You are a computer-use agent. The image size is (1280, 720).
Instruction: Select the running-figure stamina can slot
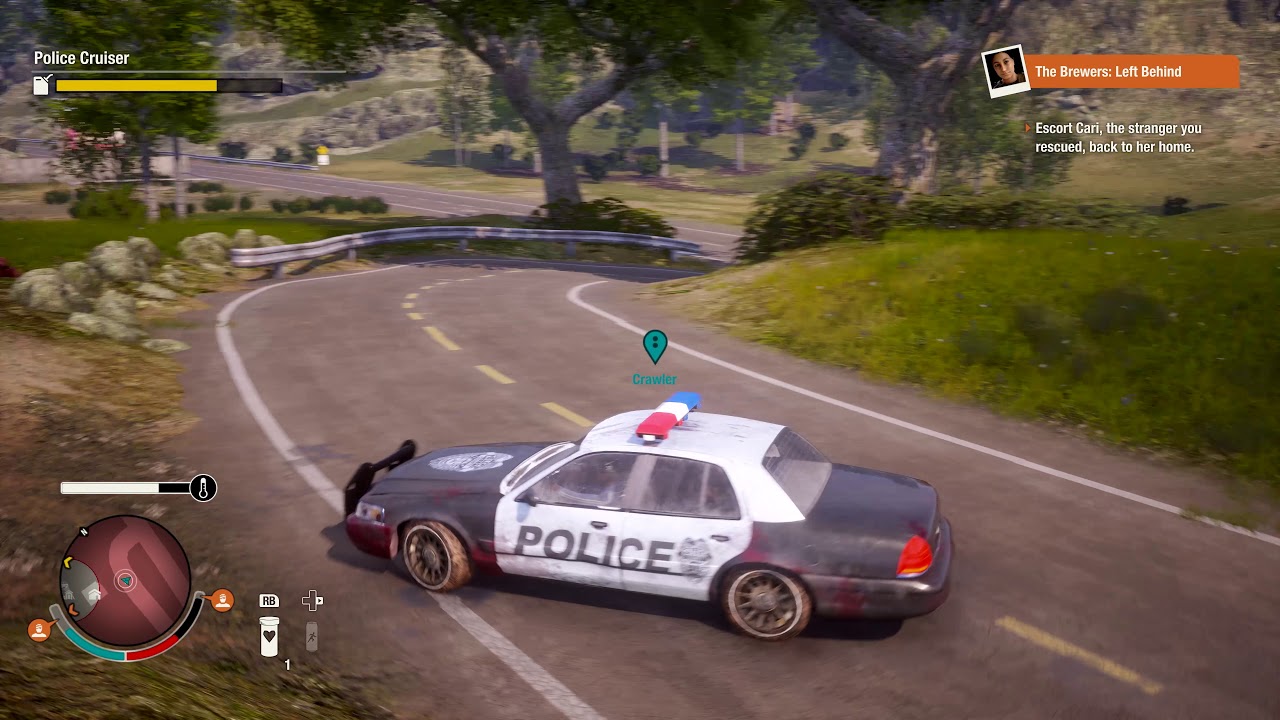312,636
